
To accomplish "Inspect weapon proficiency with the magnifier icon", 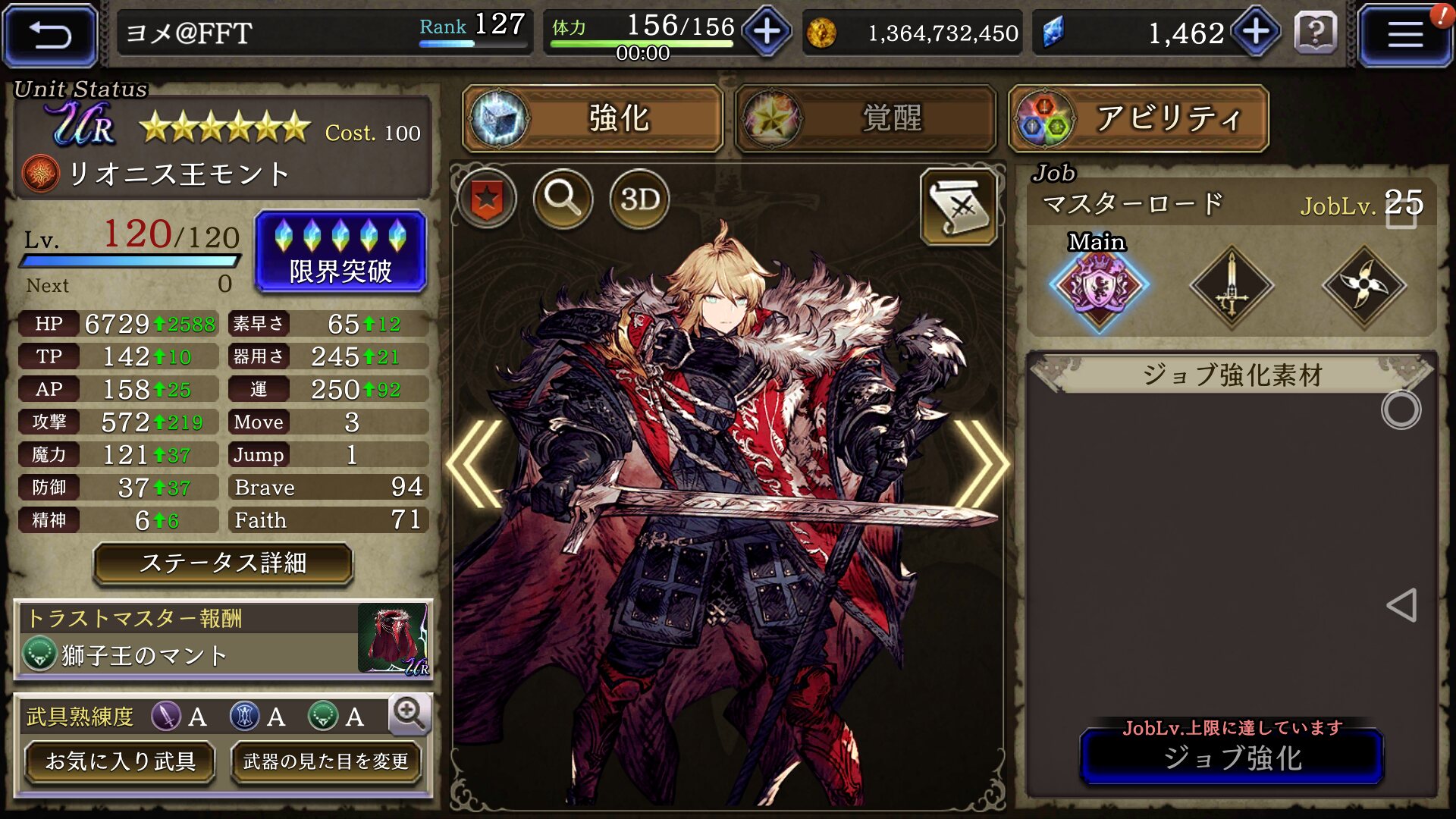I will [x=409, y=714].
